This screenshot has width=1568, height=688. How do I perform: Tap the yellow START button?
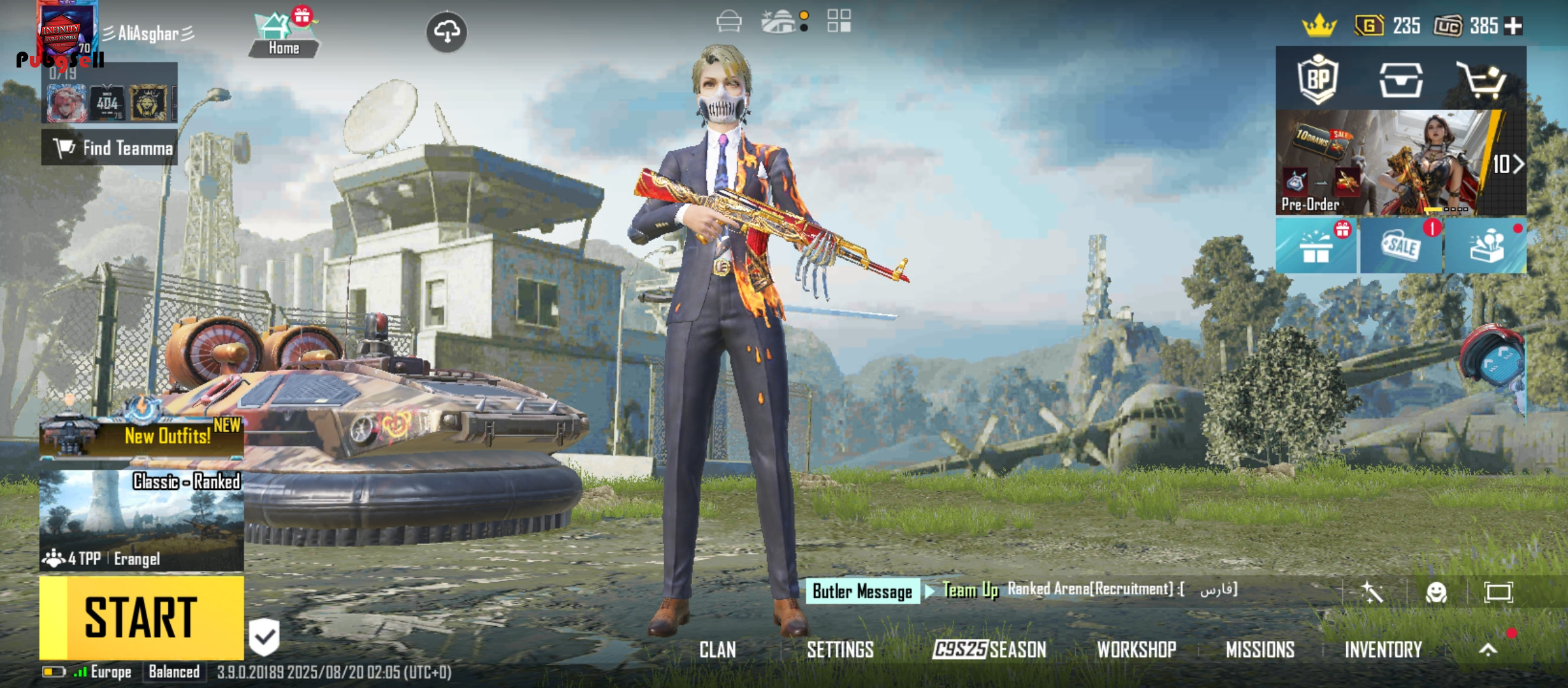(142, 617)
